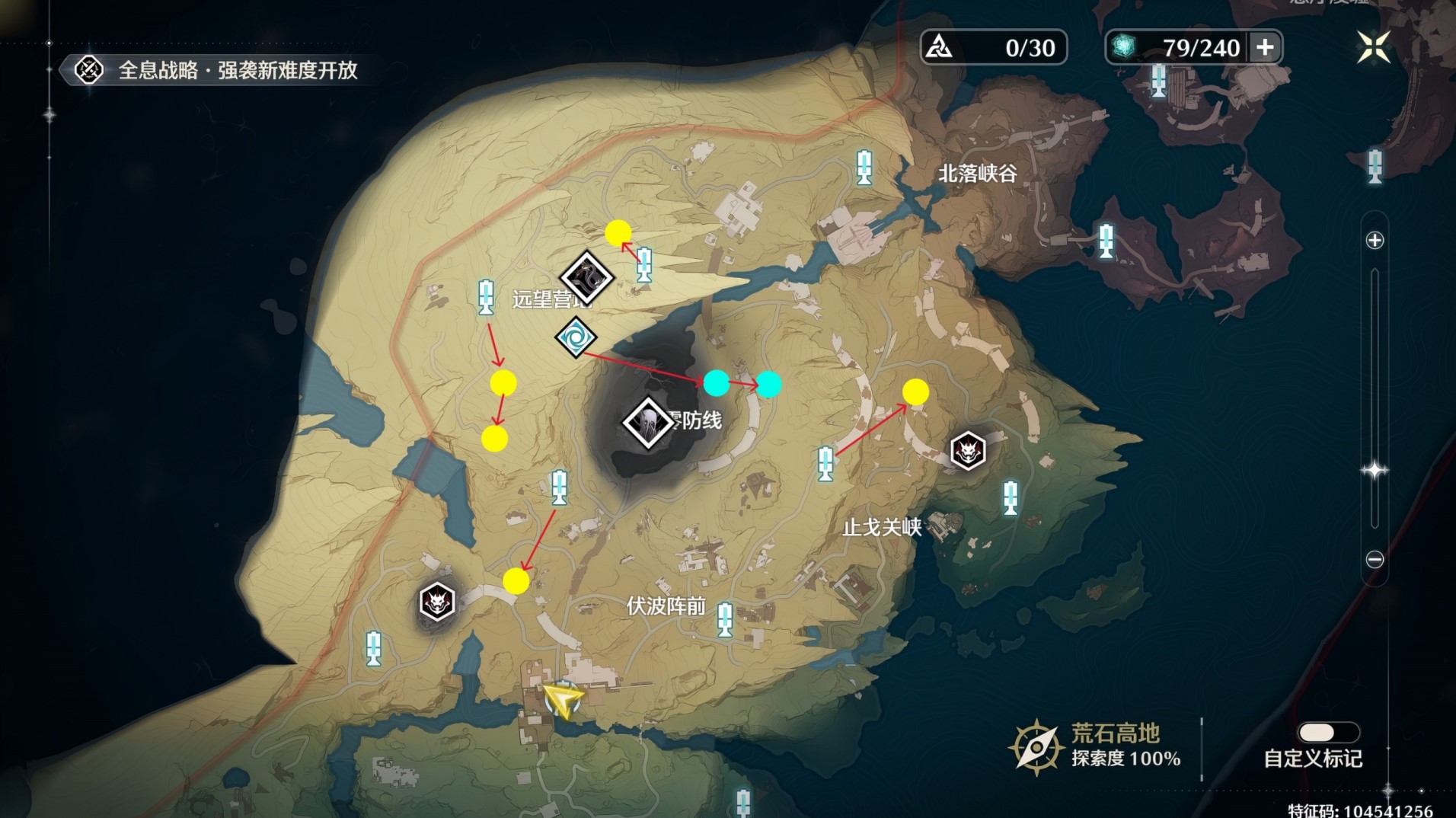
Task: Click the yellow player arrow marker
Action: pyautogui.click(x=562, y=698)
